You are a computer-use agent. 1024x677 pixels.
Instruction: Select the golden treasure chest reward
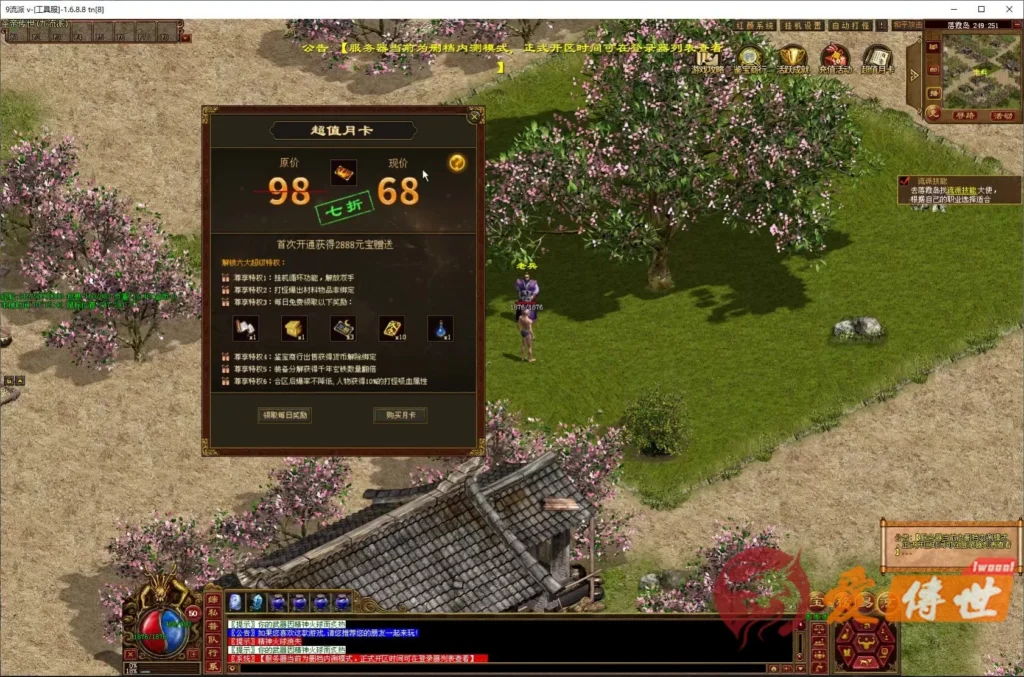[x=294, y=327]
